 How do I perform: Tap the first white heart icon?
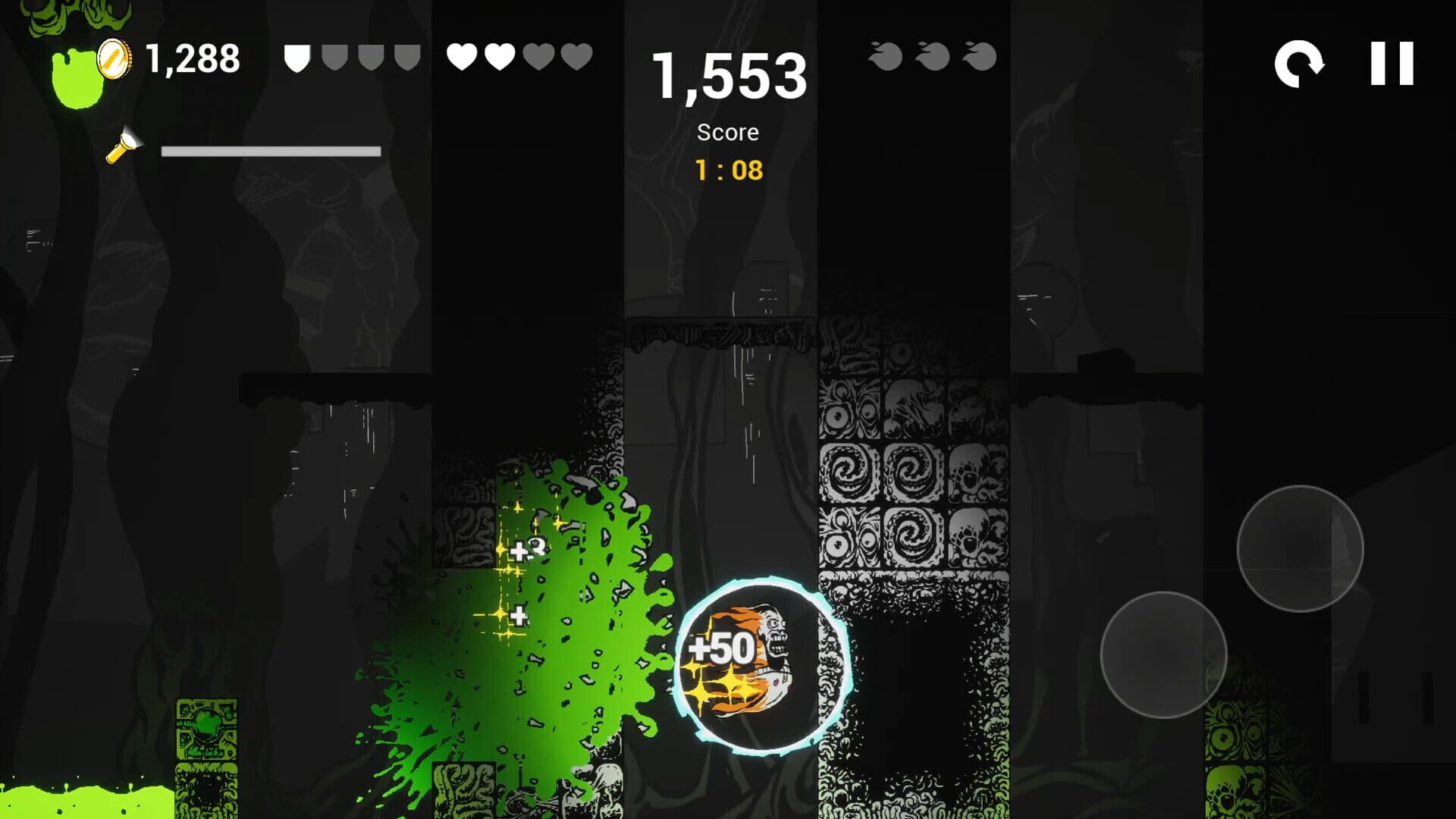[x=462, y=56]
